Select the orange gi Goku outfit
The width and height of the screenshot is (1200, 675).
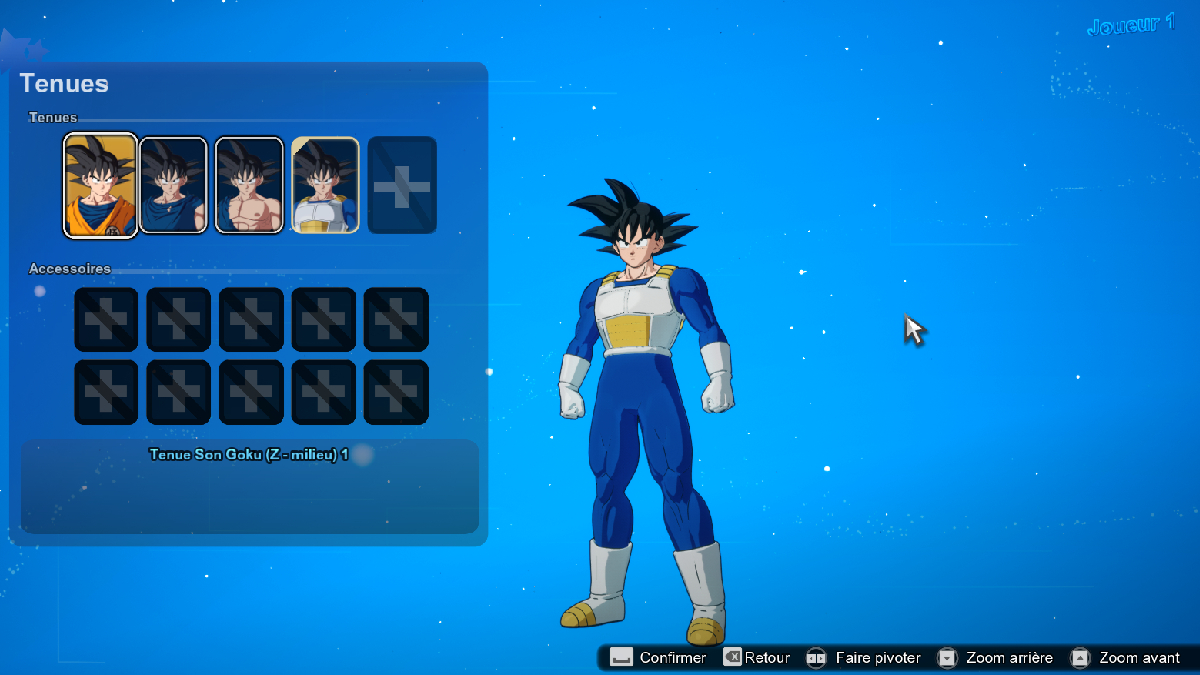coord(100,185)
